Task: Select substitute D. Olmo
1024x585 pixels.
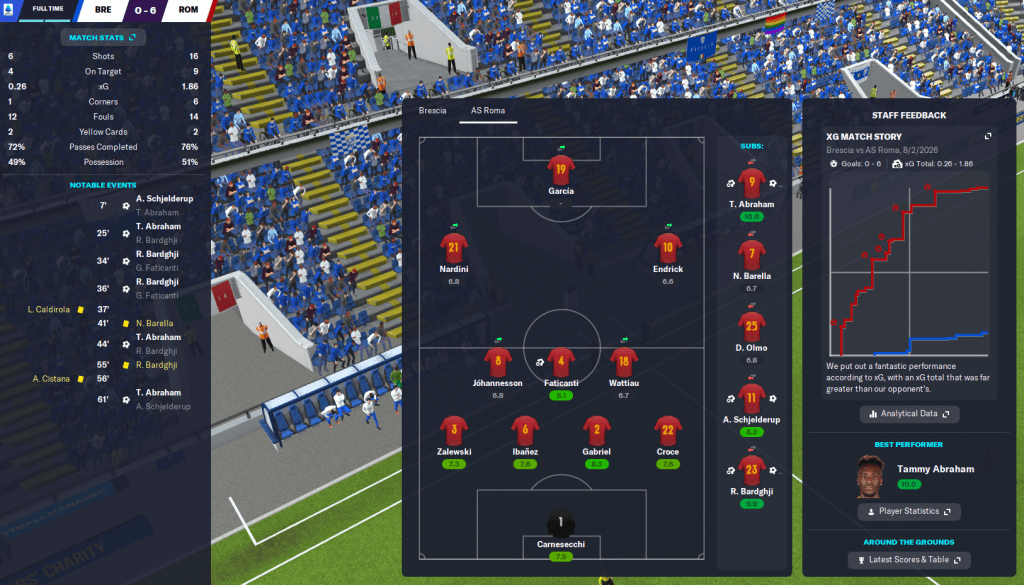Action: point(752,327)
